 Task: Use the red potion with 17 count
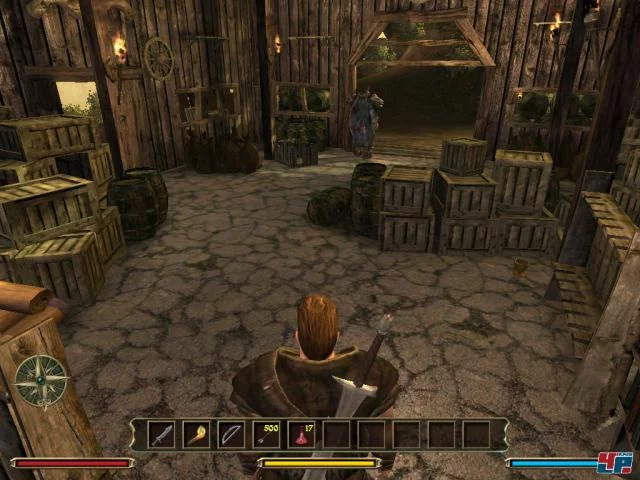click(302, 435)
